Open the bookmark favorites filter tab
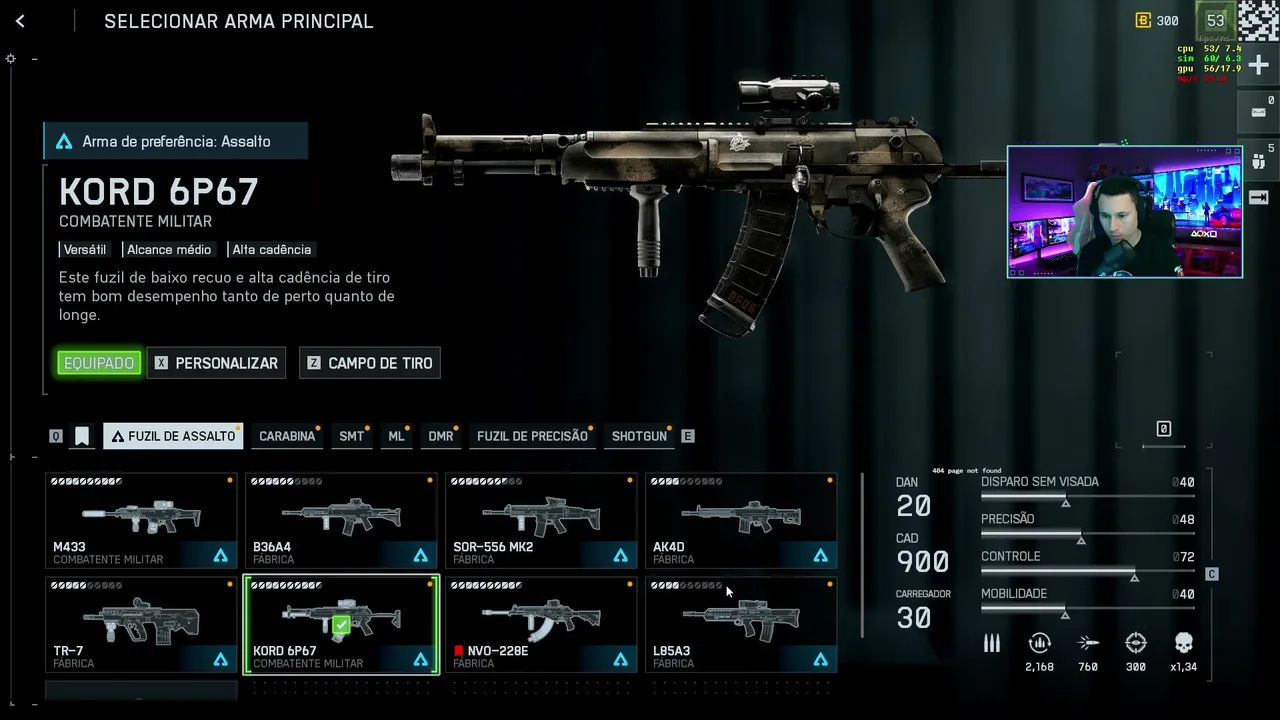 (x=82, y=436)
